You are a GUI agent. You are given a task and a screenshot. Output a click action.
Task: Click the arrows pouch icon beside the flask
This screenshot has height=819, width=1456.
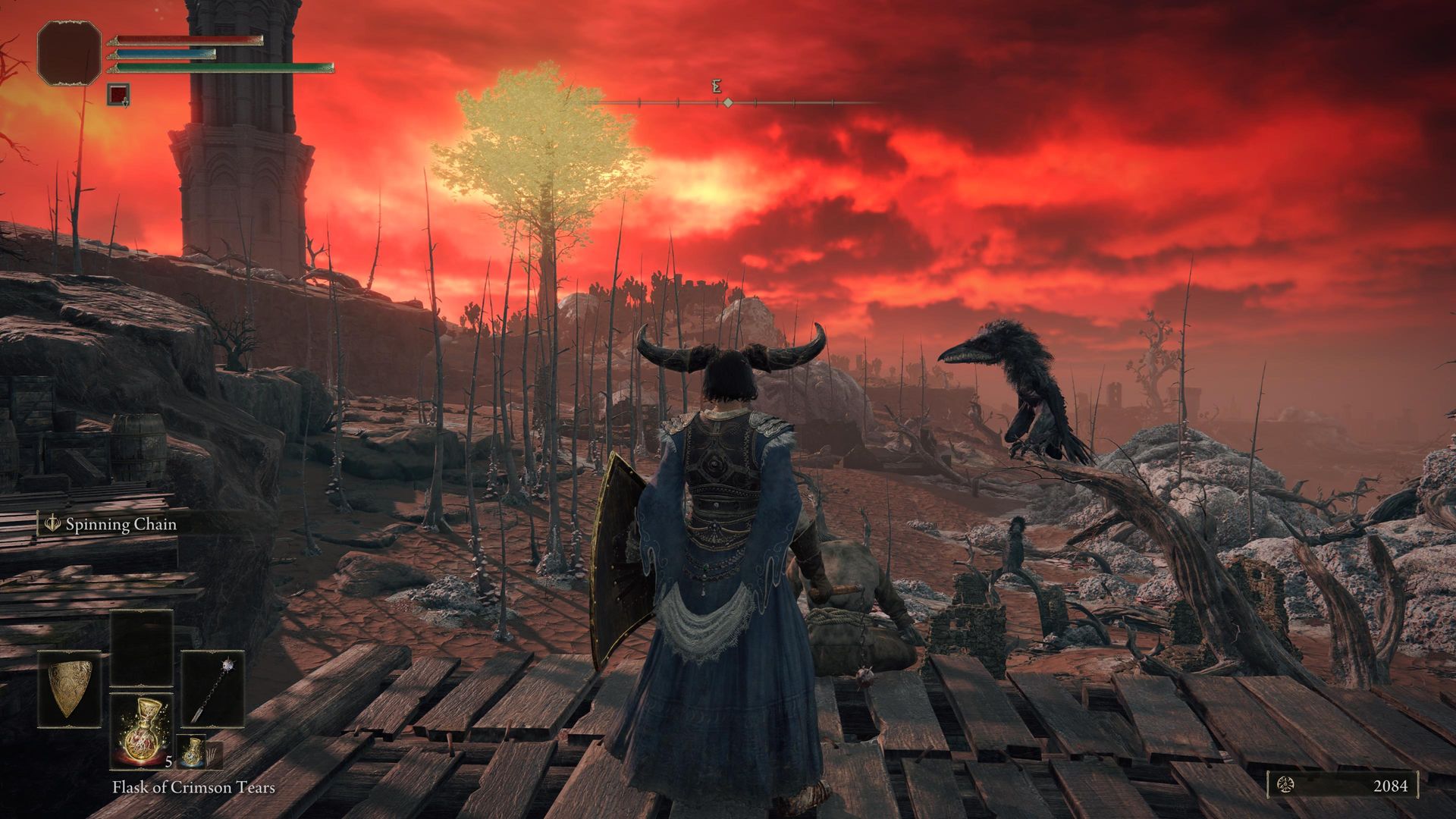point(215,753)
